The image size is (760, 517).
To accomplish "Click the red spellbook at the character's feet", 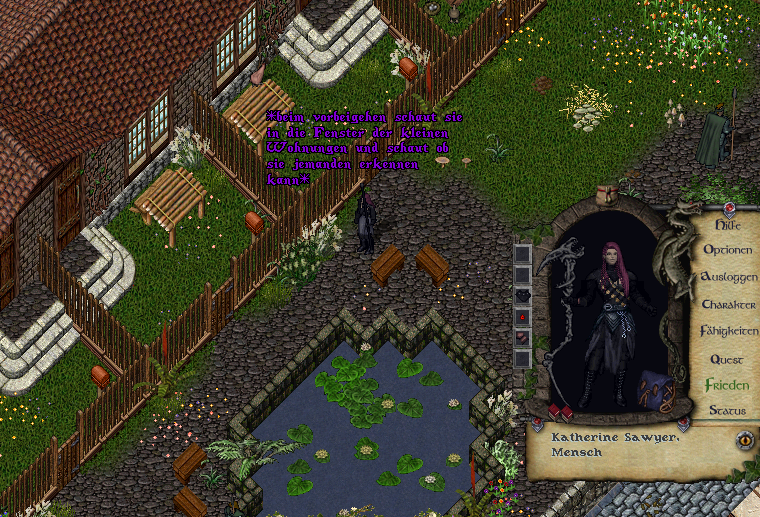I will click(x=559, y=412).
